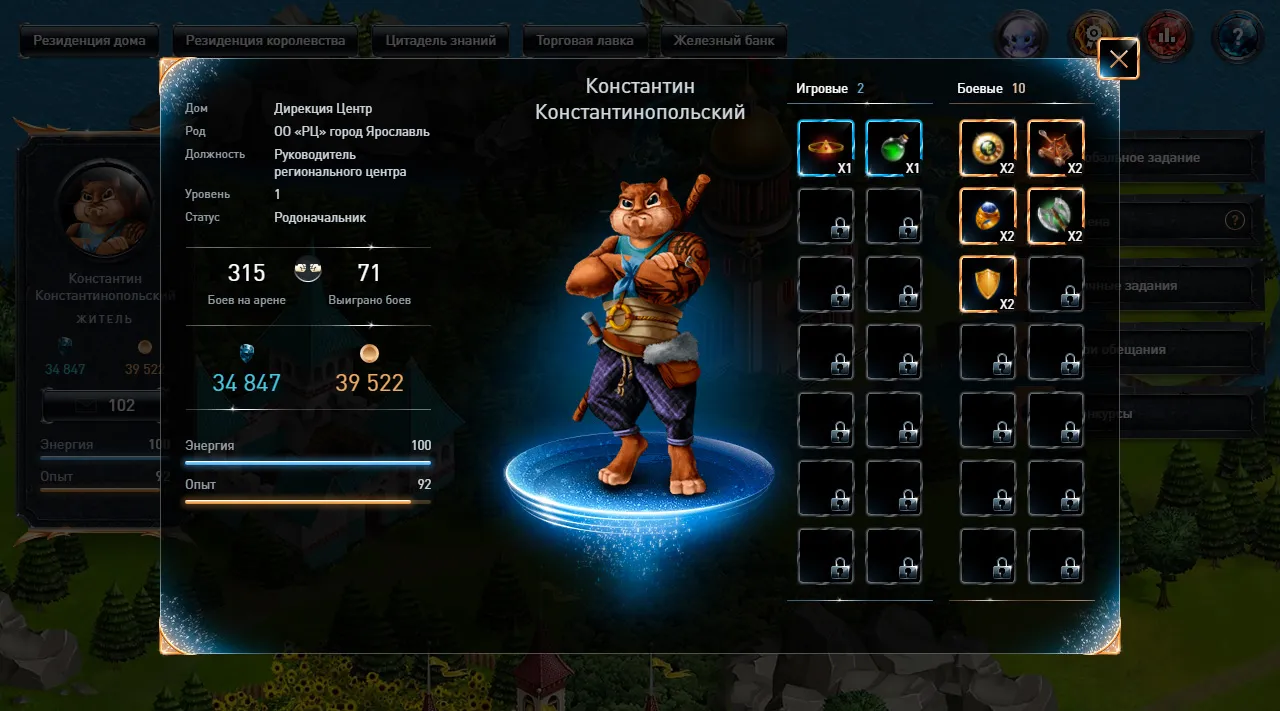The image size is (1280, 711).
Task: Click the creature mascot round icon
Action: click(x=1020, y=38)
